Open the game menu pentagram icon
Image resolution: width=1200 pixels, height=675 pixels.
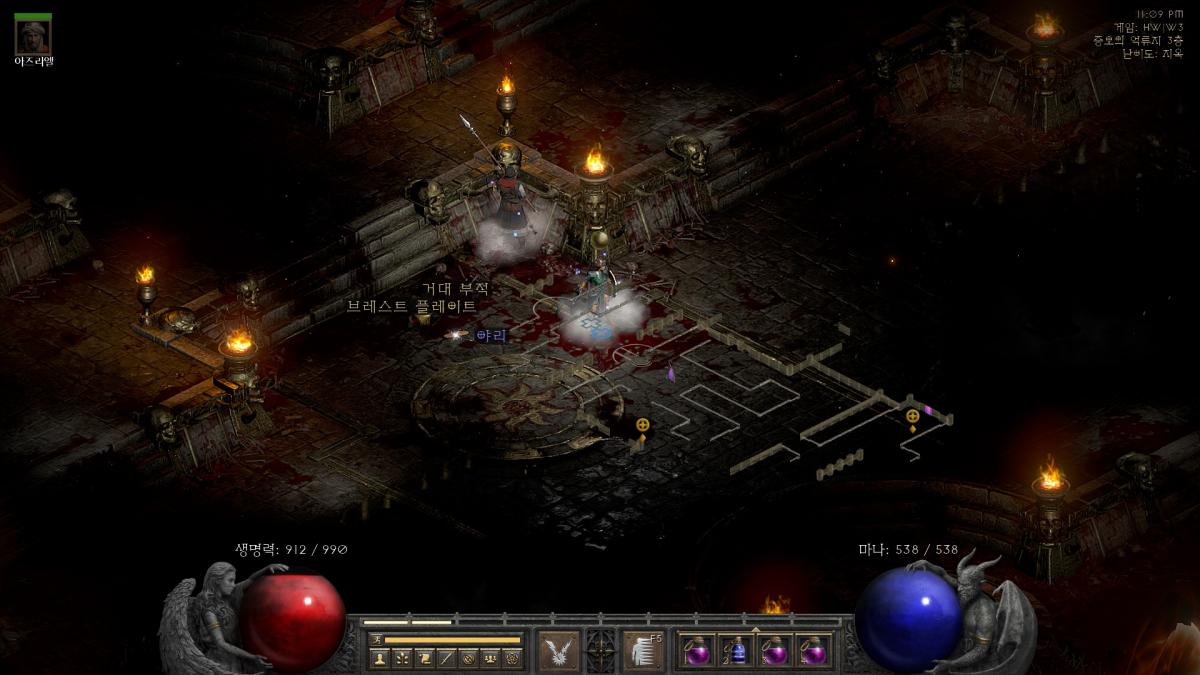tap(512, 658)
